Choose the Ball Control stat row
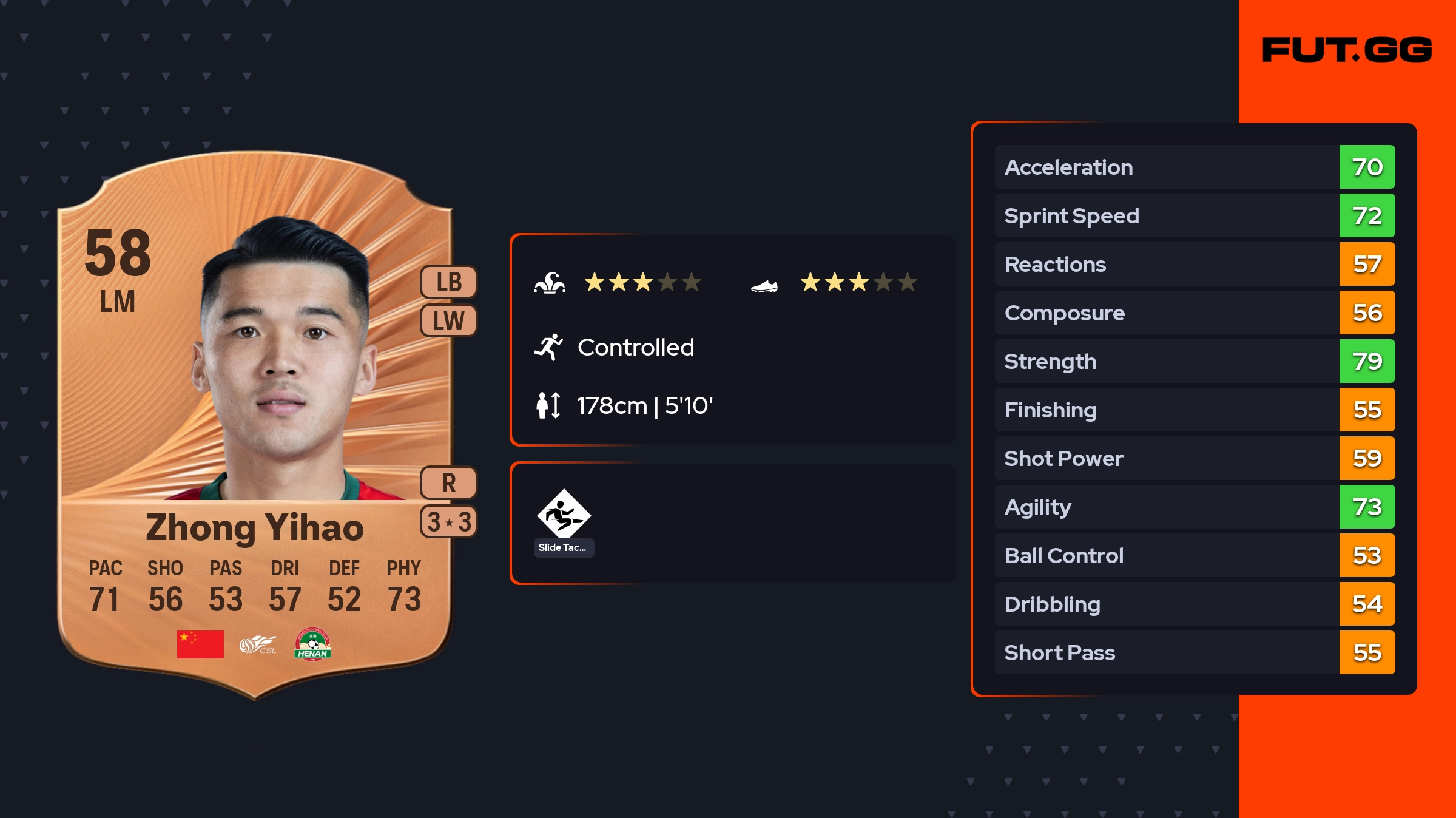The image size is (1456, 818). [1194, 555]
